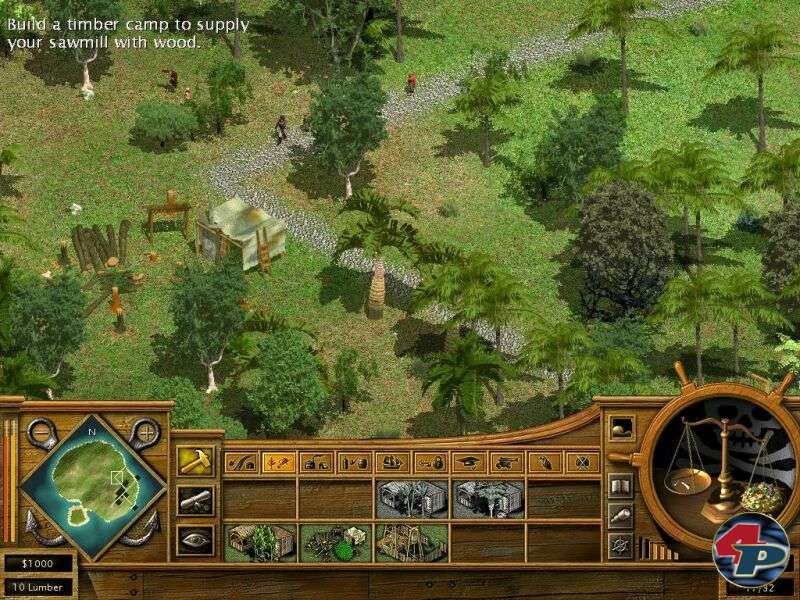Open the hammer build menu
Screen dimensions: 800x600
(193, 461)
